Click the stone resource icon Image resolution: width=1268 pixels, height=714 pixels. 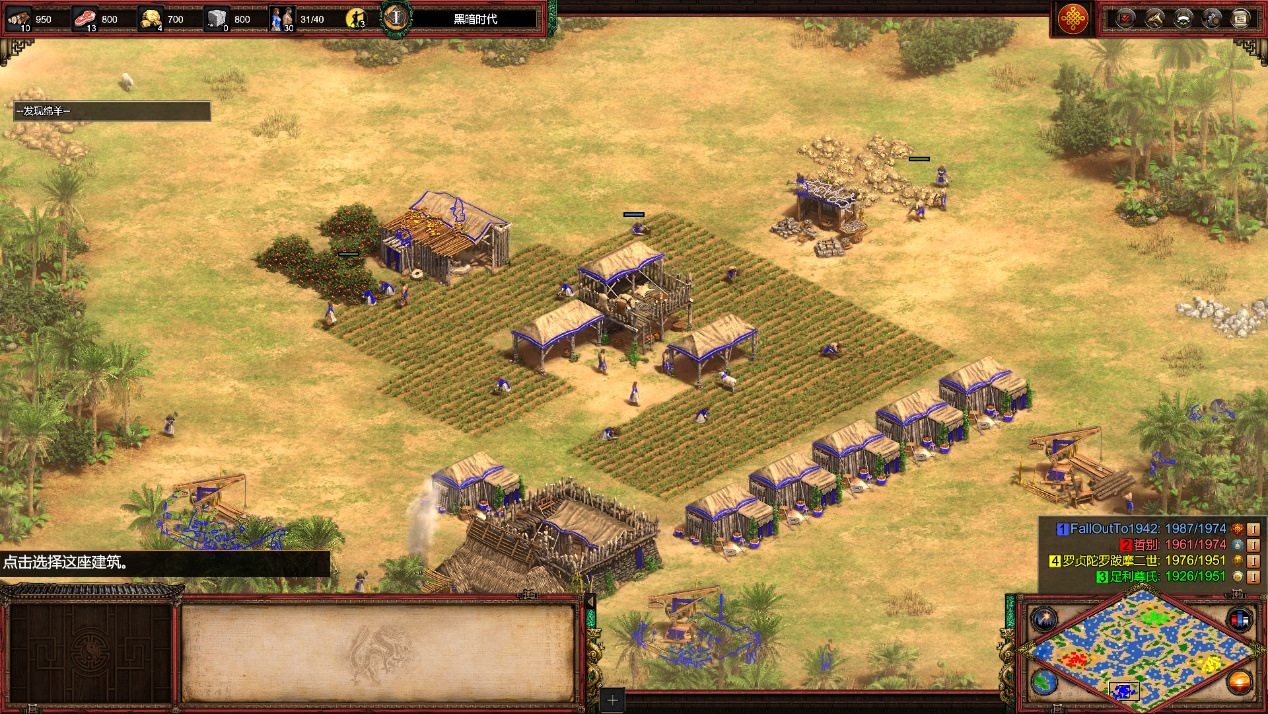(217, 18)
